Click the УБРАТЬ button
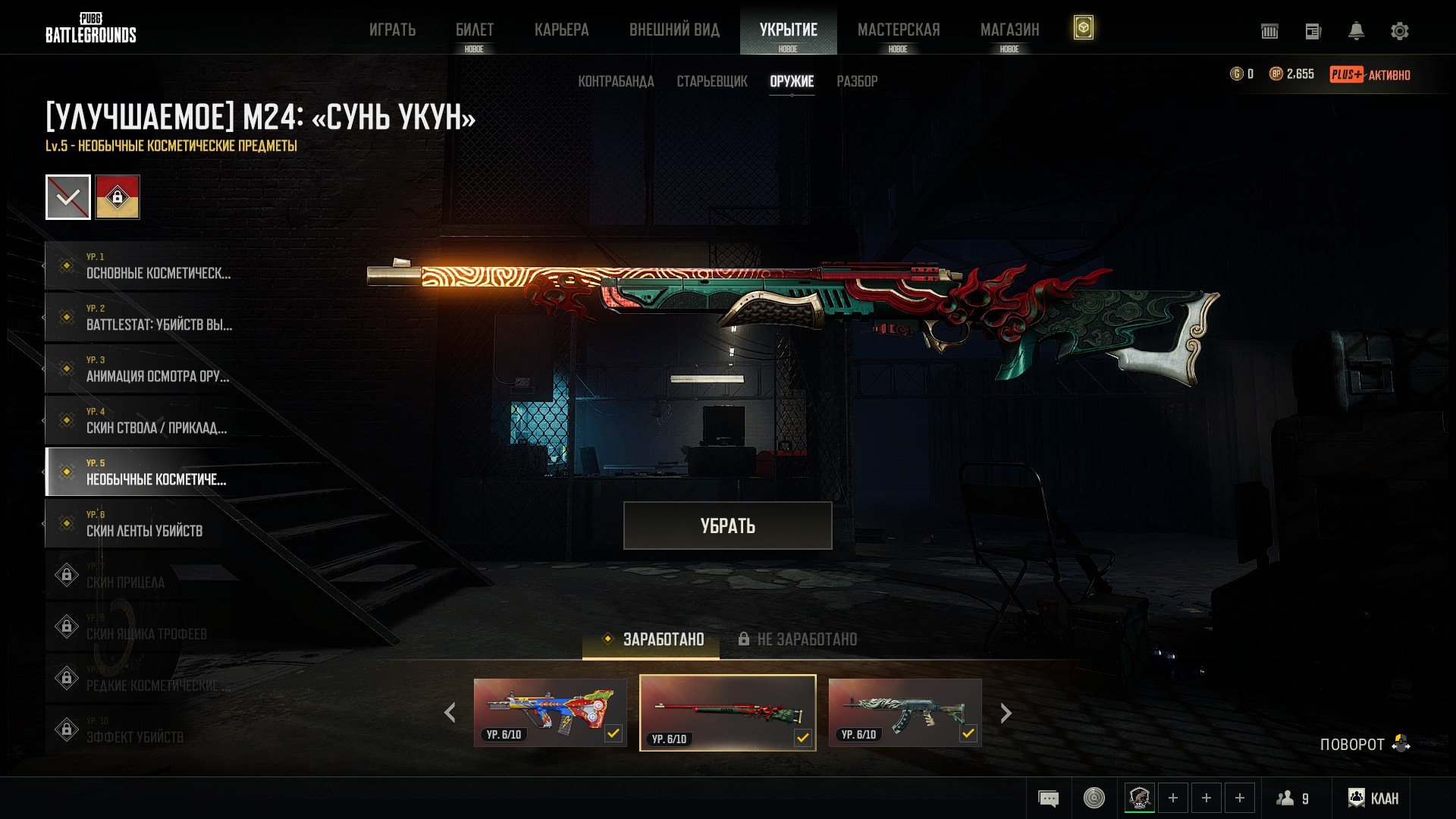1456x819 pixels. 727,526
